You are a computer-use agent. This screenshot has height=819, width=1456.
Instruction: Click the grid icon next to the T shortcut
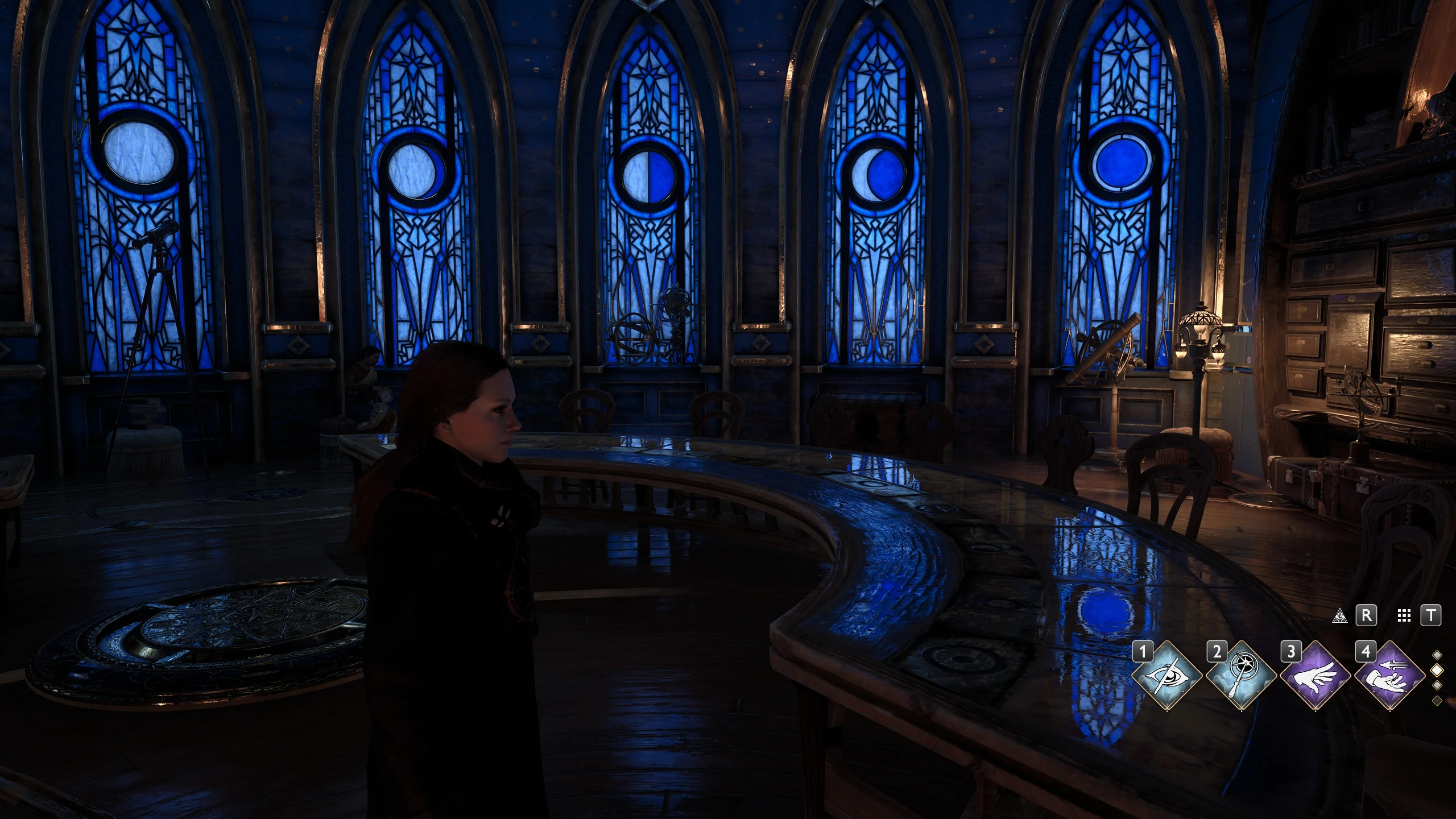(1404, 616)
